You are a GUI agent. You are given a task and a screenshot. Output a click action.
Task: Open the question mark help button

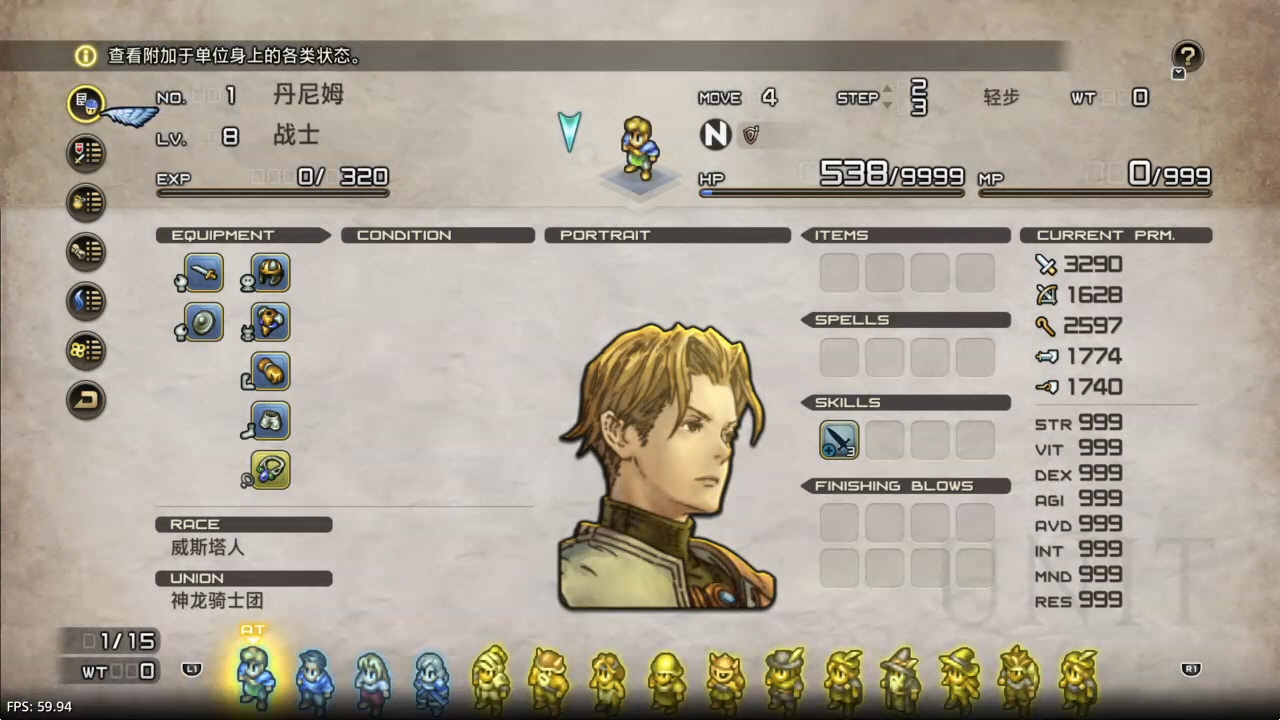(1187, 56)
